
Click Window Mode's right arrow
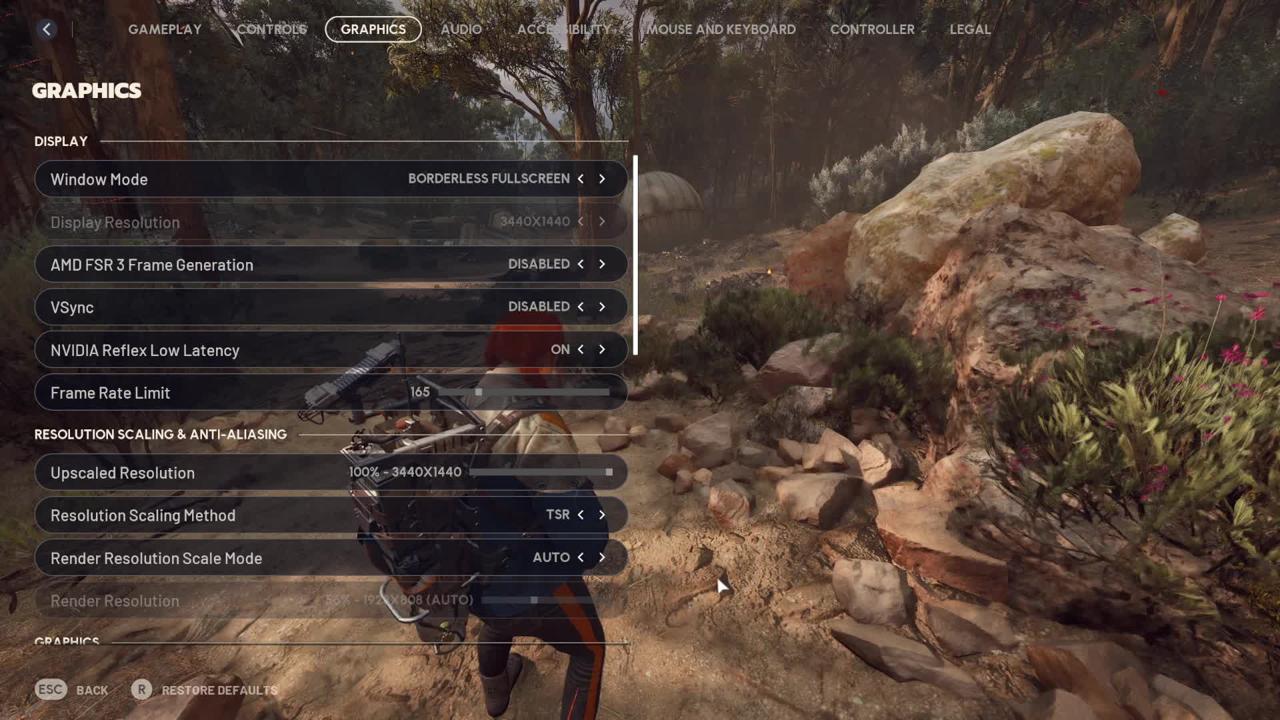pos(602,179)
